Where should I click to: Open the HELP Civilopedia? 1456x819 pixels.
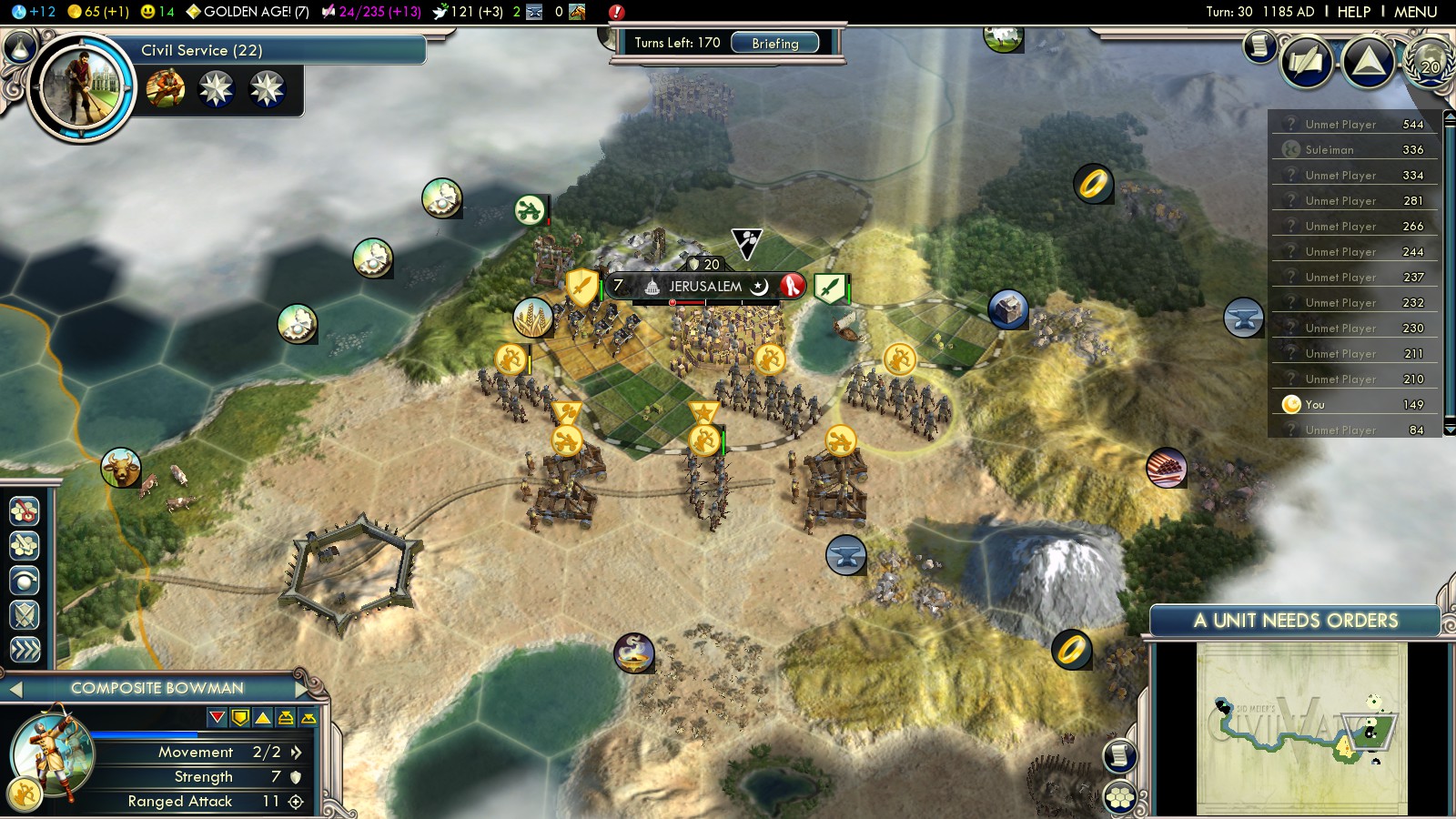tap(1353, 12)
